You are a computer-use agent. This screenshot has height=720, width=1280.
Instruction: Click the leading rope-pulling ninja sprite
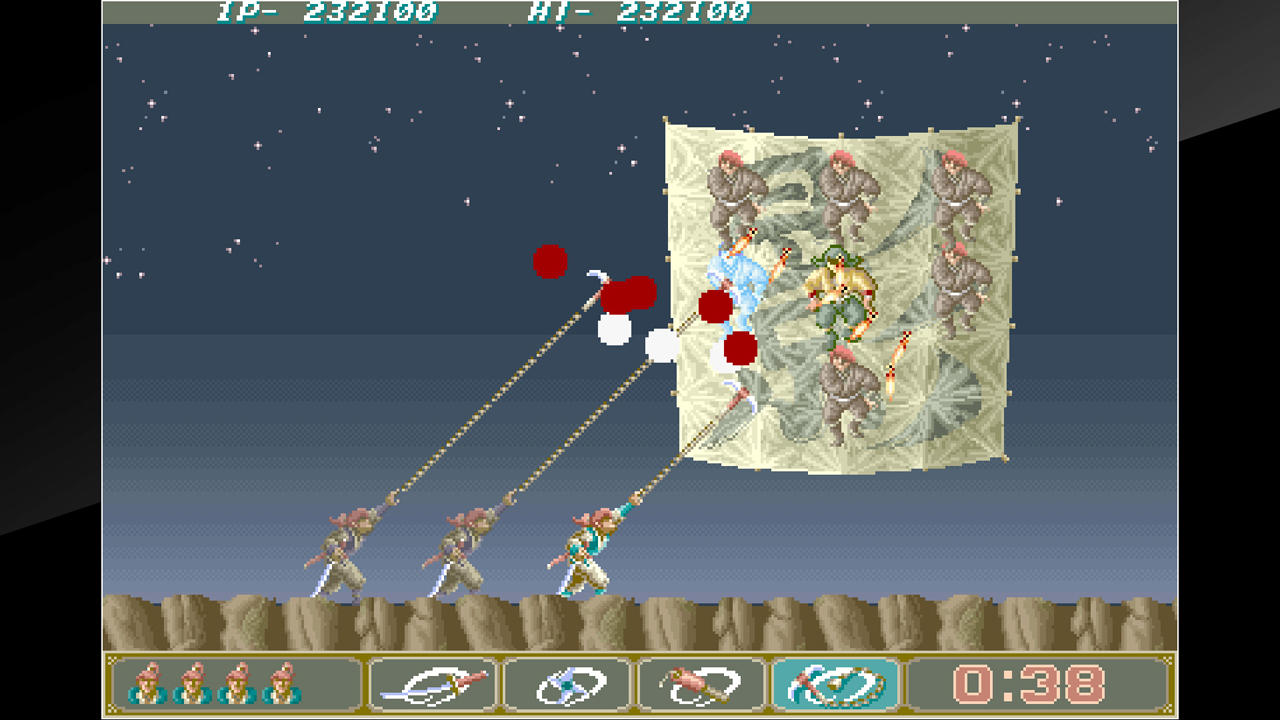pos(590,550)
